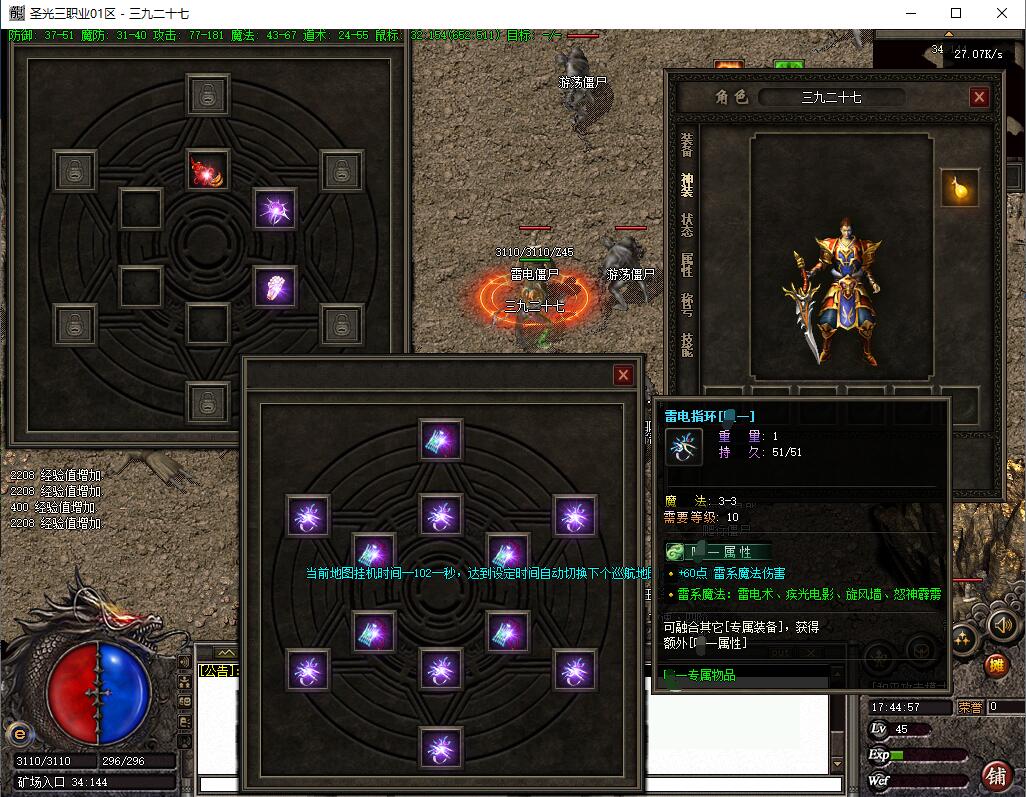The height and width of the screenshot is (797, 1026).
Task: Maximize the game window
Action: point(956,13)
